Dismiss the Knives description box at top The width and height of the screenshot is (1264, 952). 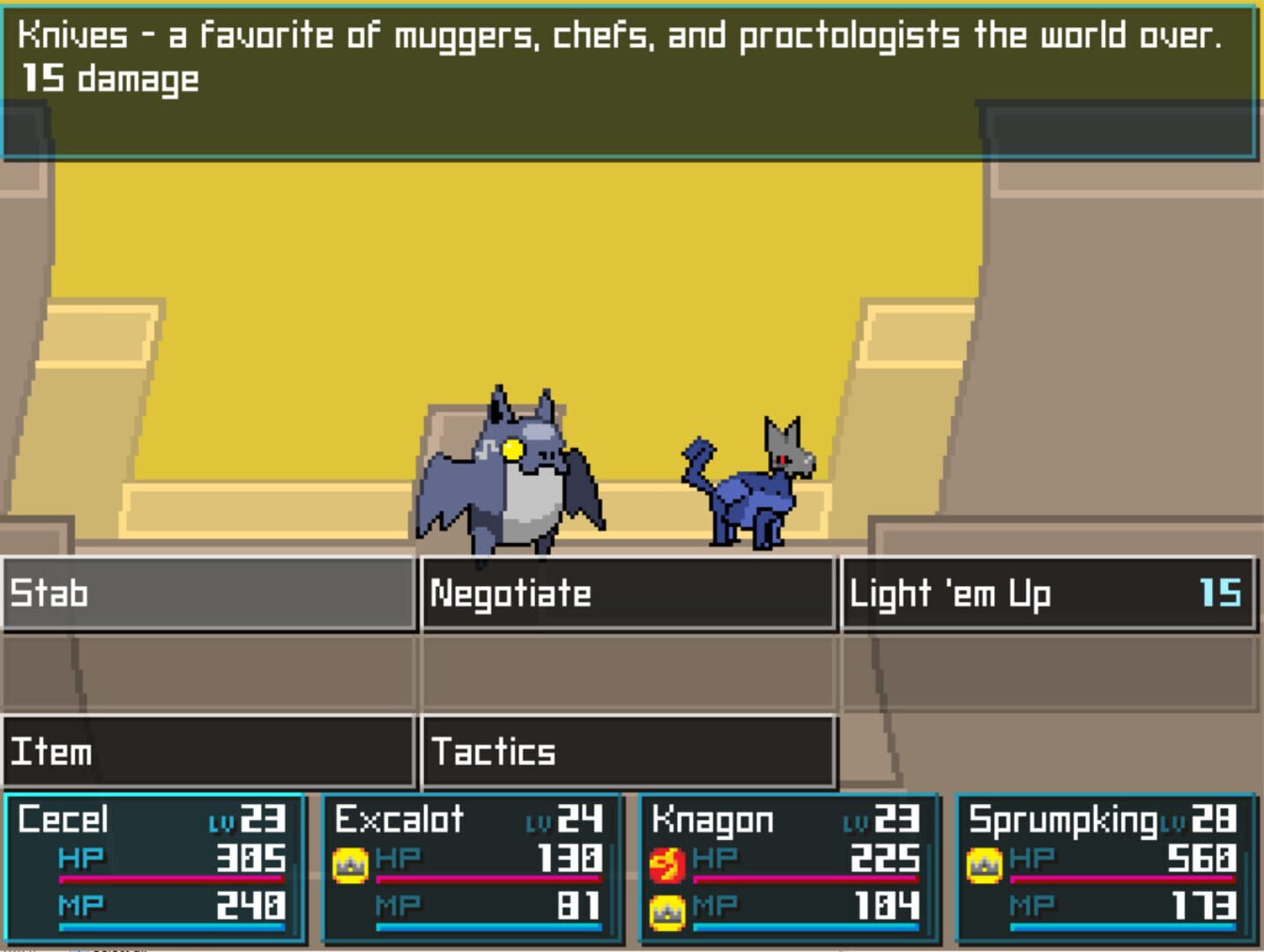(x=631, y=79)
